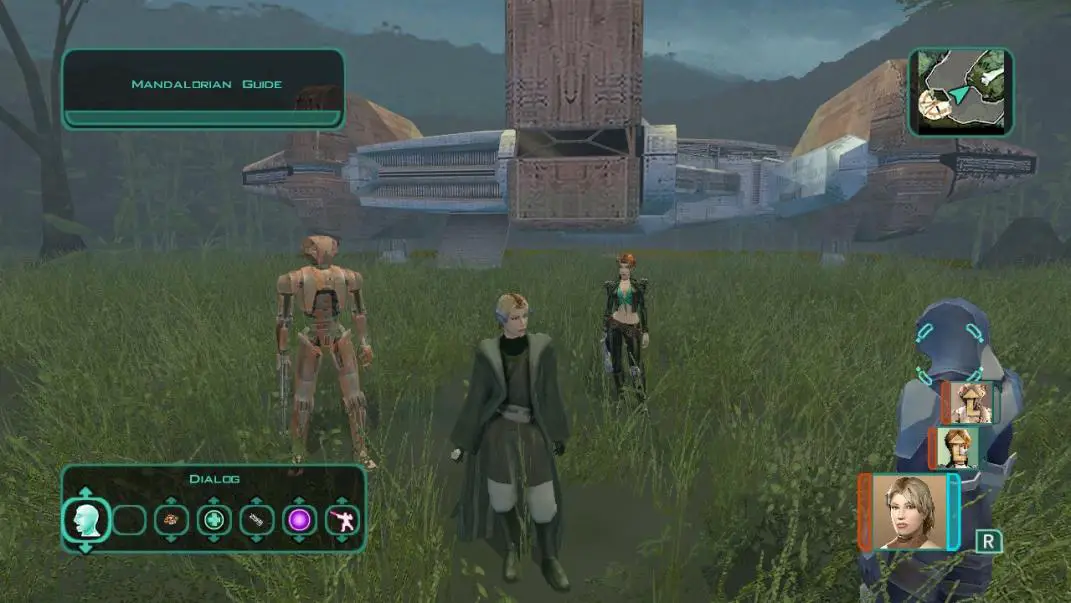The image size is (1071, 603).
Task: Switch to the red-haired companion's party portrait
Action: [x=956, y=447]
